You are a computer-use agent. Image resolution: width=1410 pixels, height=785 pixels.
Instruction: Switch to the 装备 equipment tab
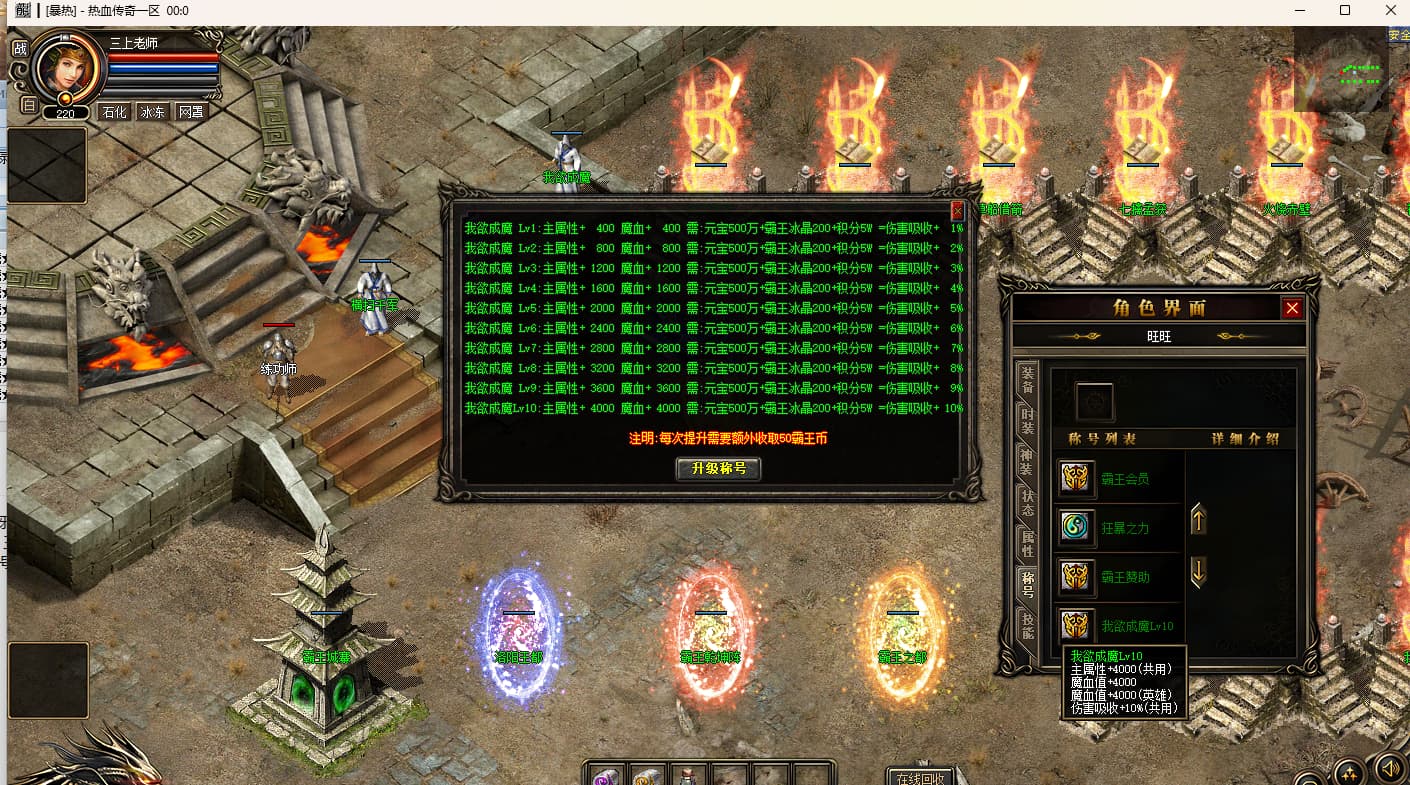click(1027, 380)
